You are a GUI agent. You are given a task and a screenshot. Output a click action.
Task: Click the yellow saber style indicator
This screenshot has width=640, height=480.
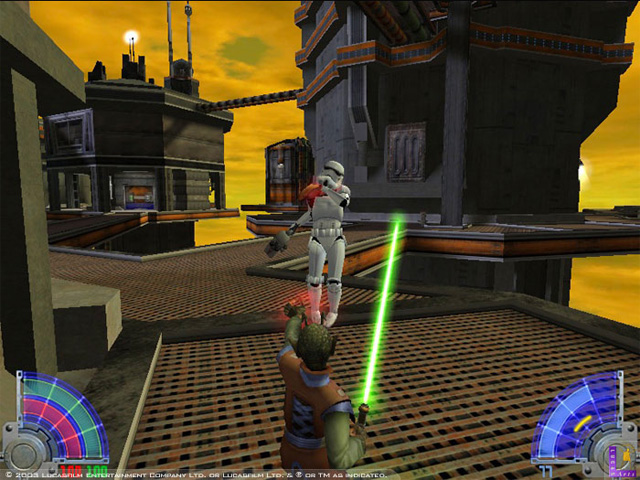[580, 423]
